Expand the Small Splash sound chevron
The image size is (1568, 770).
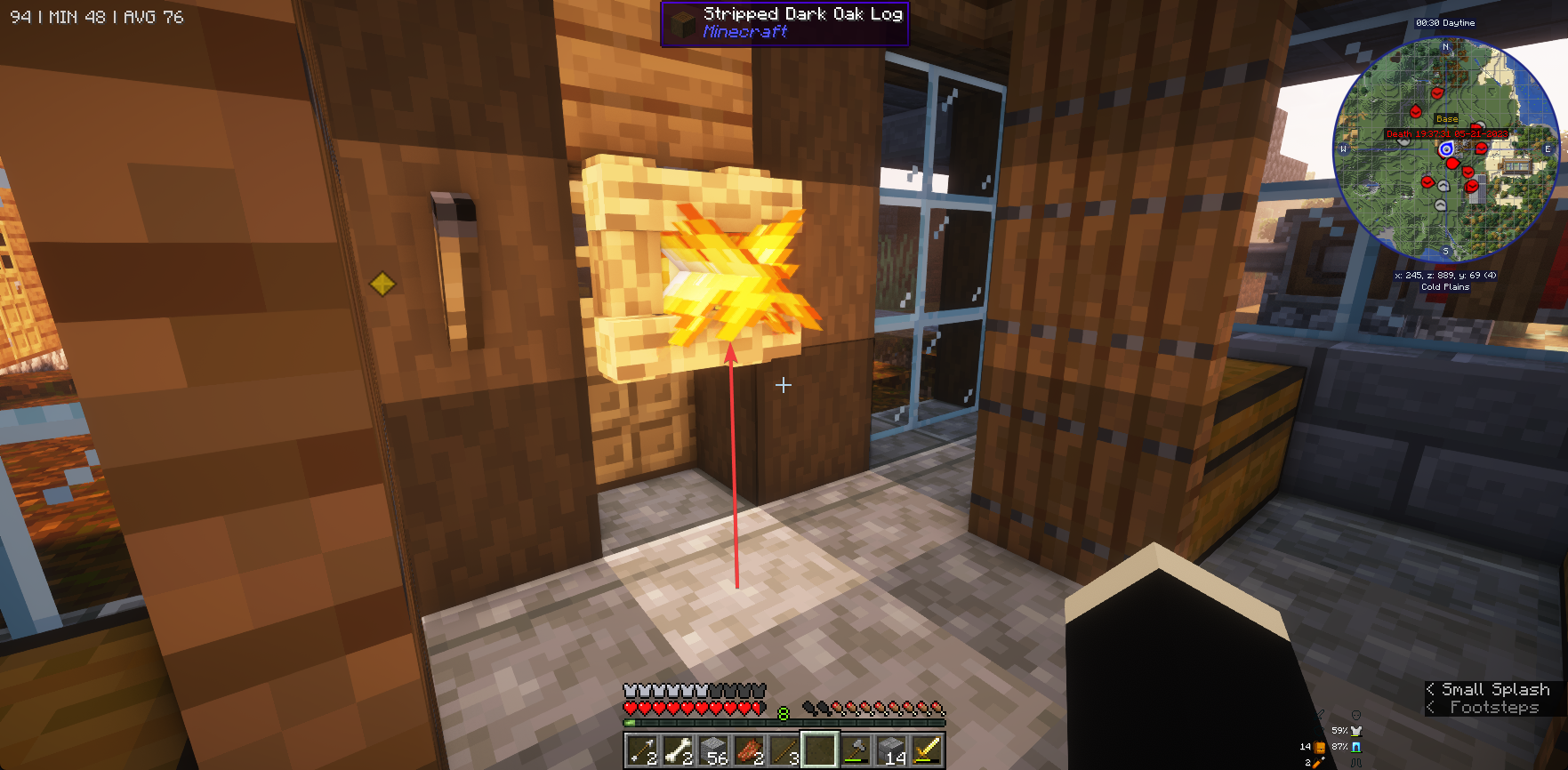click(x=1432, y=689)
